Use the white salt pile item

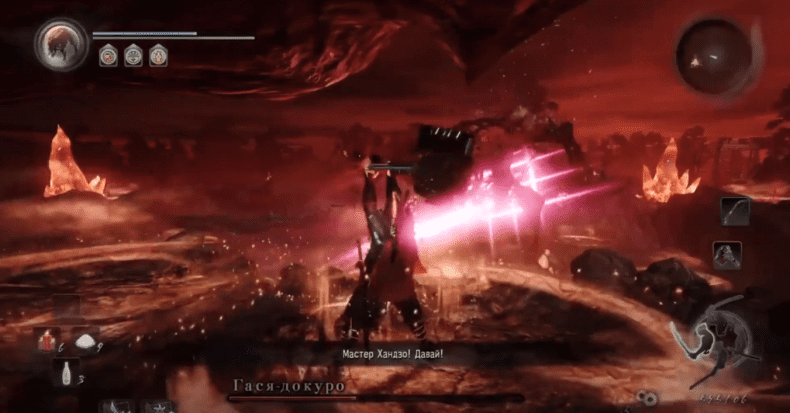84,341
